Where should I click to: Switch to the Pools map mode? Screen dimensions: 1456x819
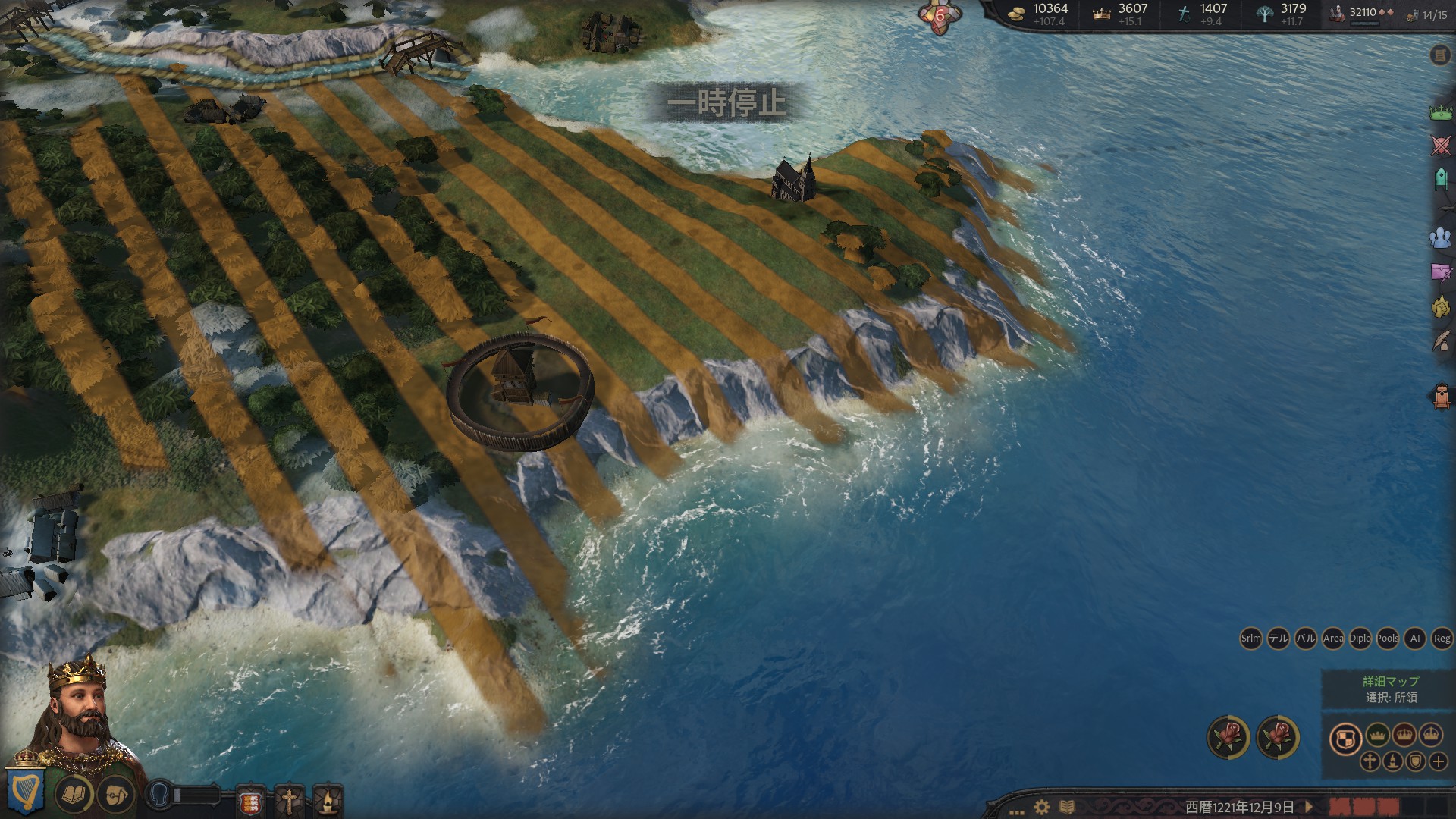1387,639
